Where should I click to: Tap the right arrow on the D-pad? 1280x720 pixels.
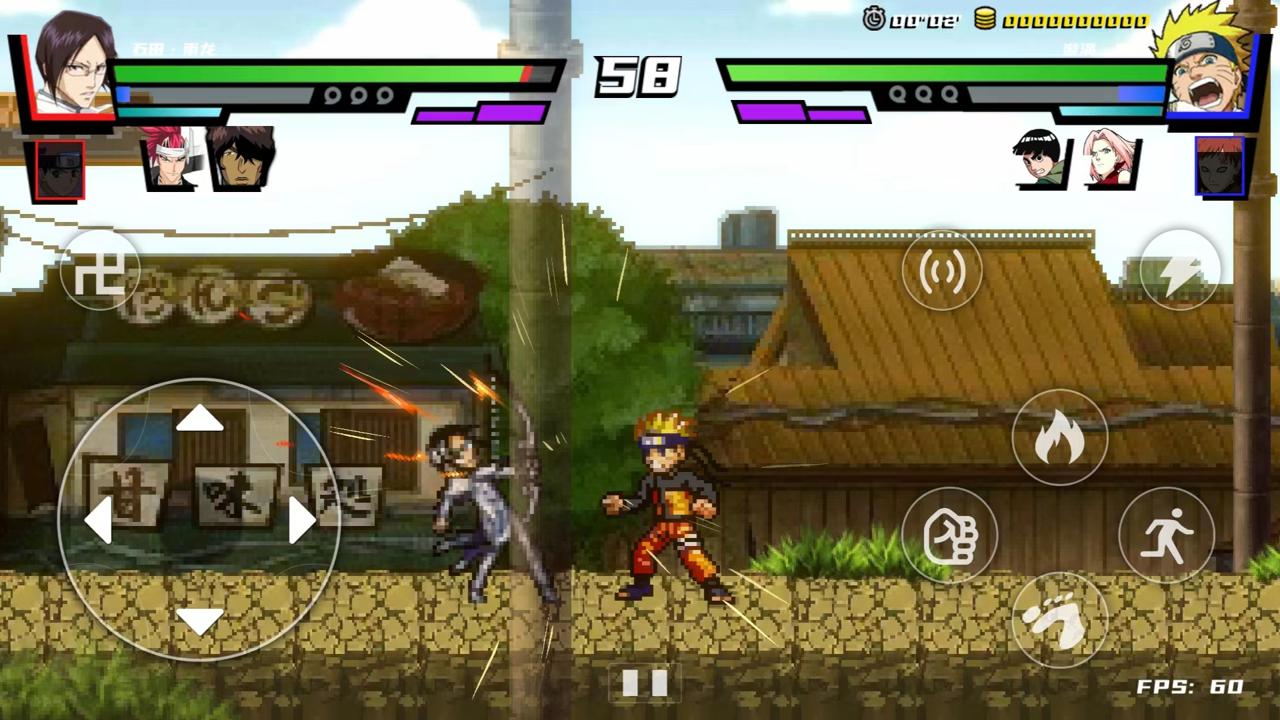coord(302,520)
